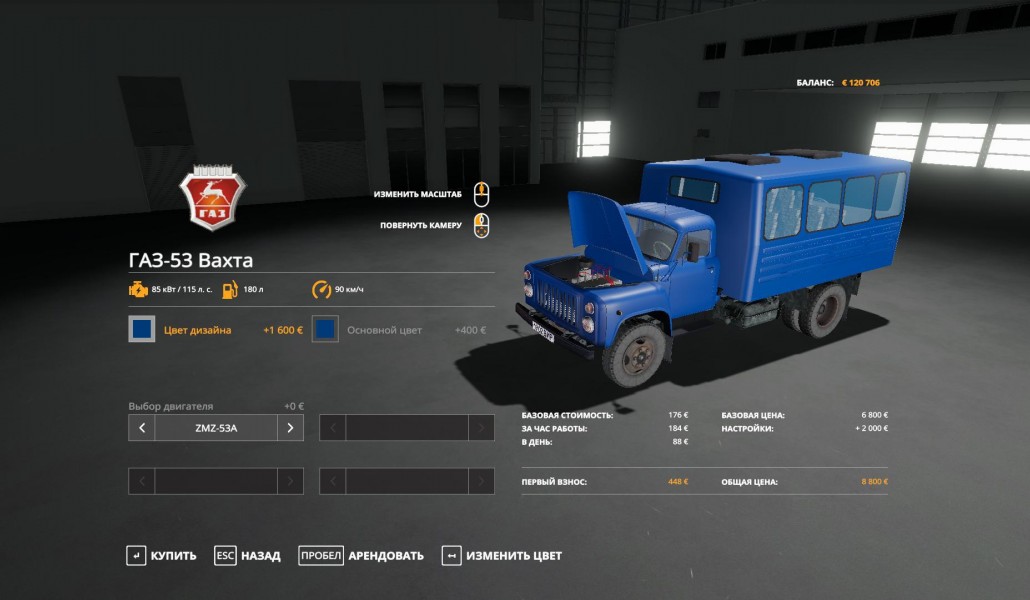The image size is (1030, 600).
Task: Open the Изменить цвет option
Action: pos(502,556)
